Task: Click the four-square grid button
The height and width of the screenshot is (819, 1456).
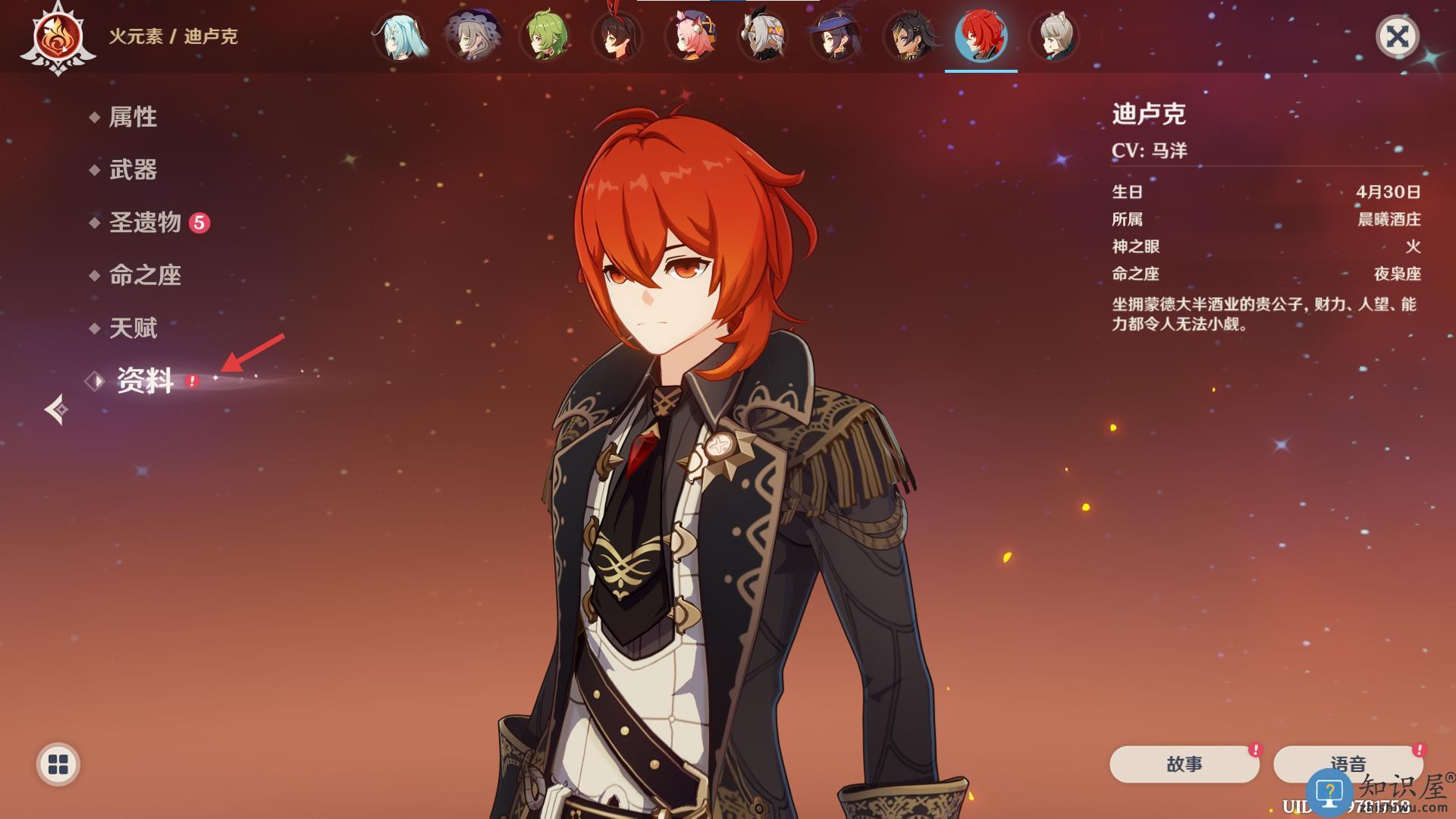Action: (x=58, y=764)
